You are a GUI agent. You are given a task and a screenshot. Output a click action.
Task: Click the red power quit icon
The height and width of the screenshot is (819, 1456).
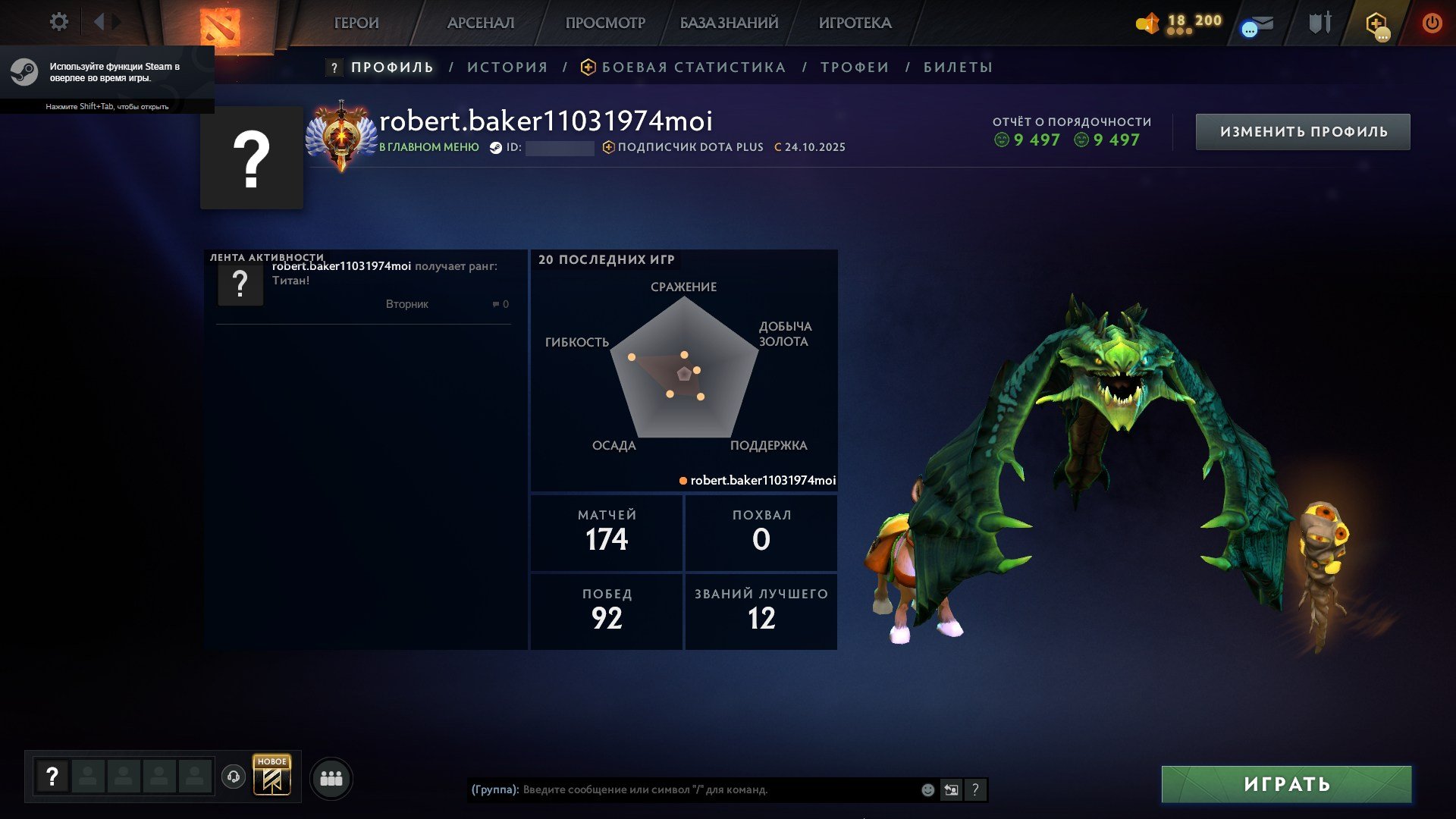(x=1432, y=23)
